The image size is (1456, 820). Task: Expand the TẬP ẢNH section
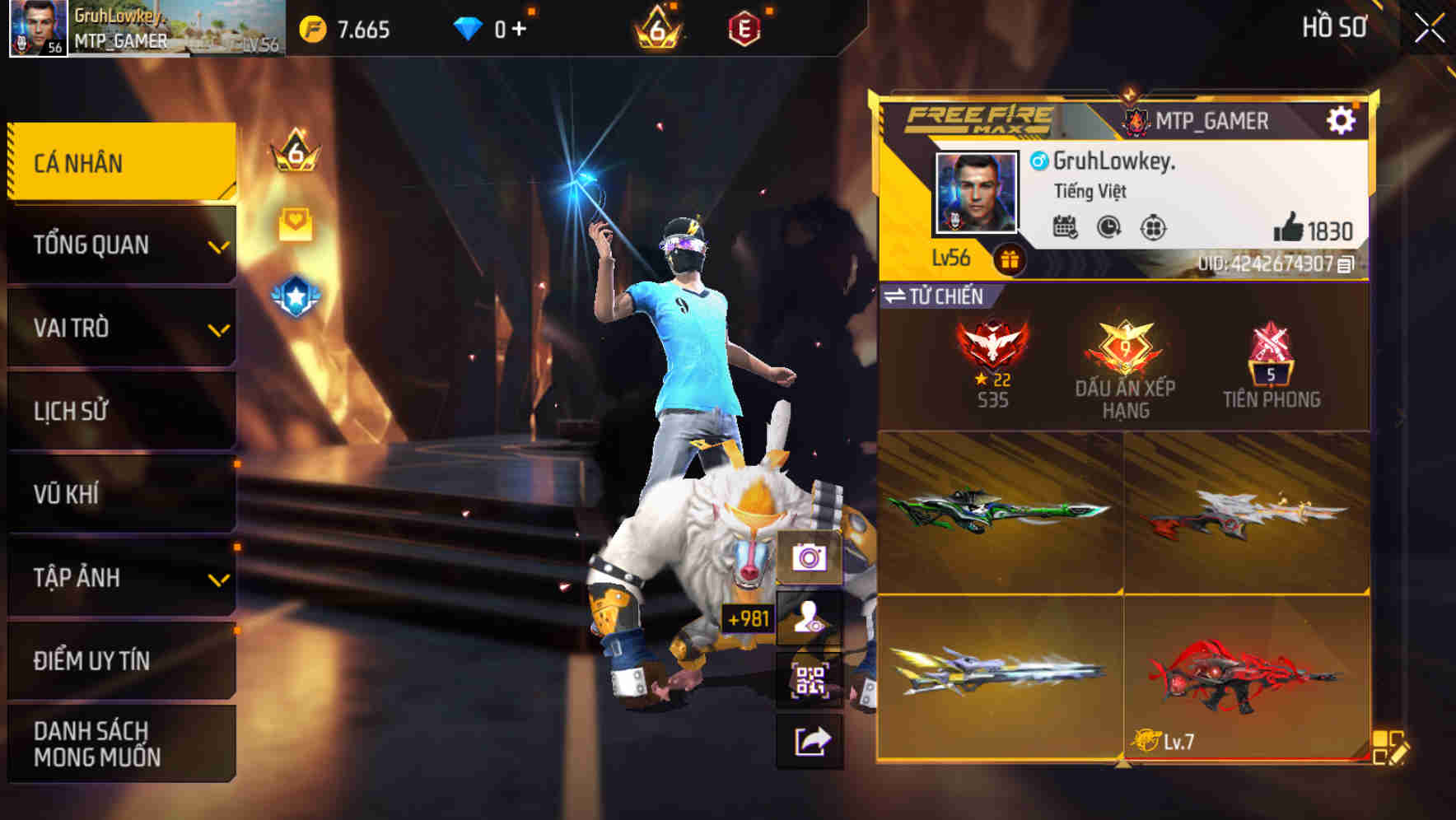(x=119, y=578)
